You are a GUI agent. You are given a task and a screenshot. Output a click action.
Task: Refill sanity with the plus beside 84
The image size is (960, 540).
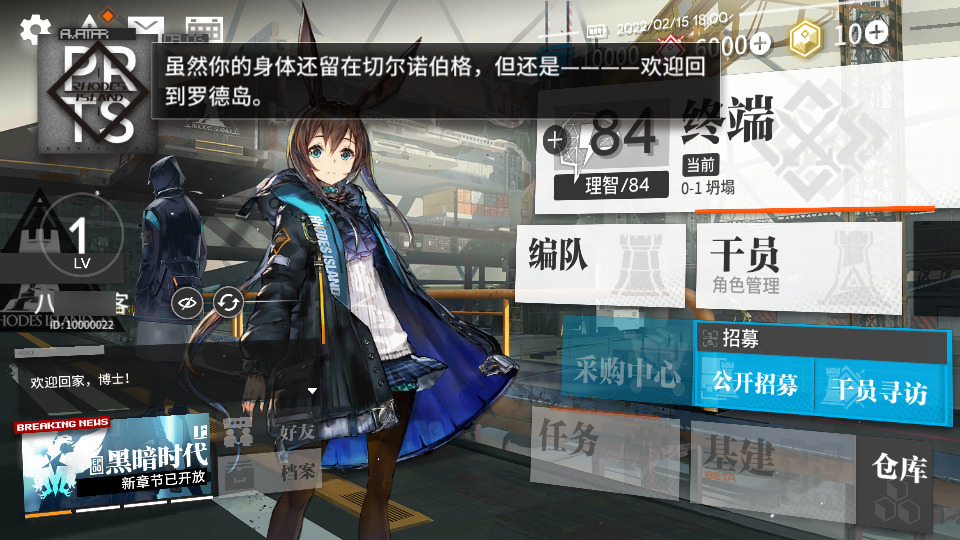[554, 139]
